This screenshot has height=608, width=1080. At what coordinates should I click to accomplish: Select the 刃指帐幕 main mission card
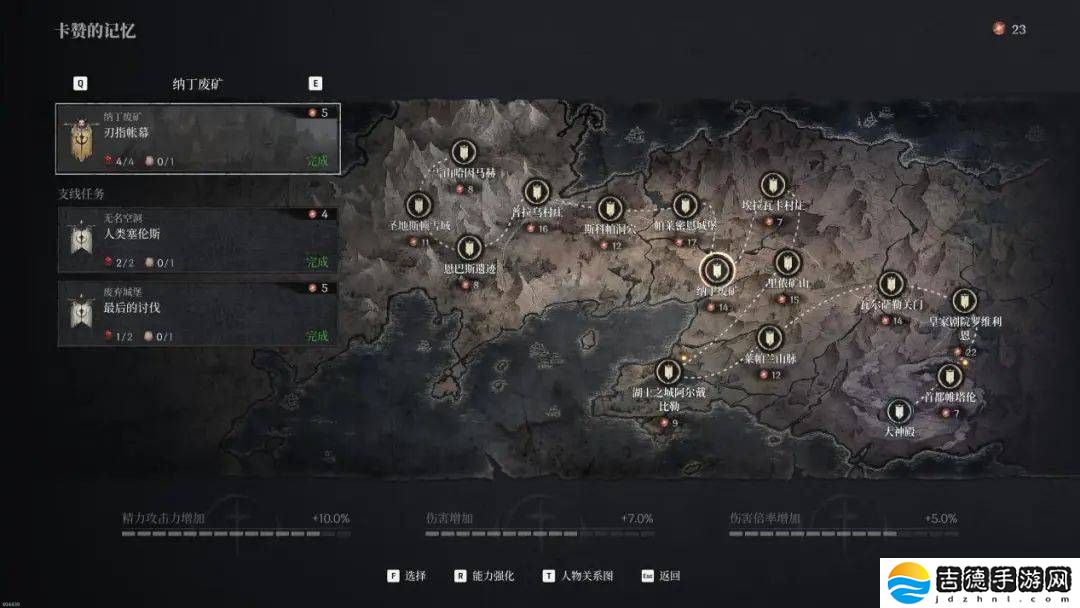click(197, 138)
